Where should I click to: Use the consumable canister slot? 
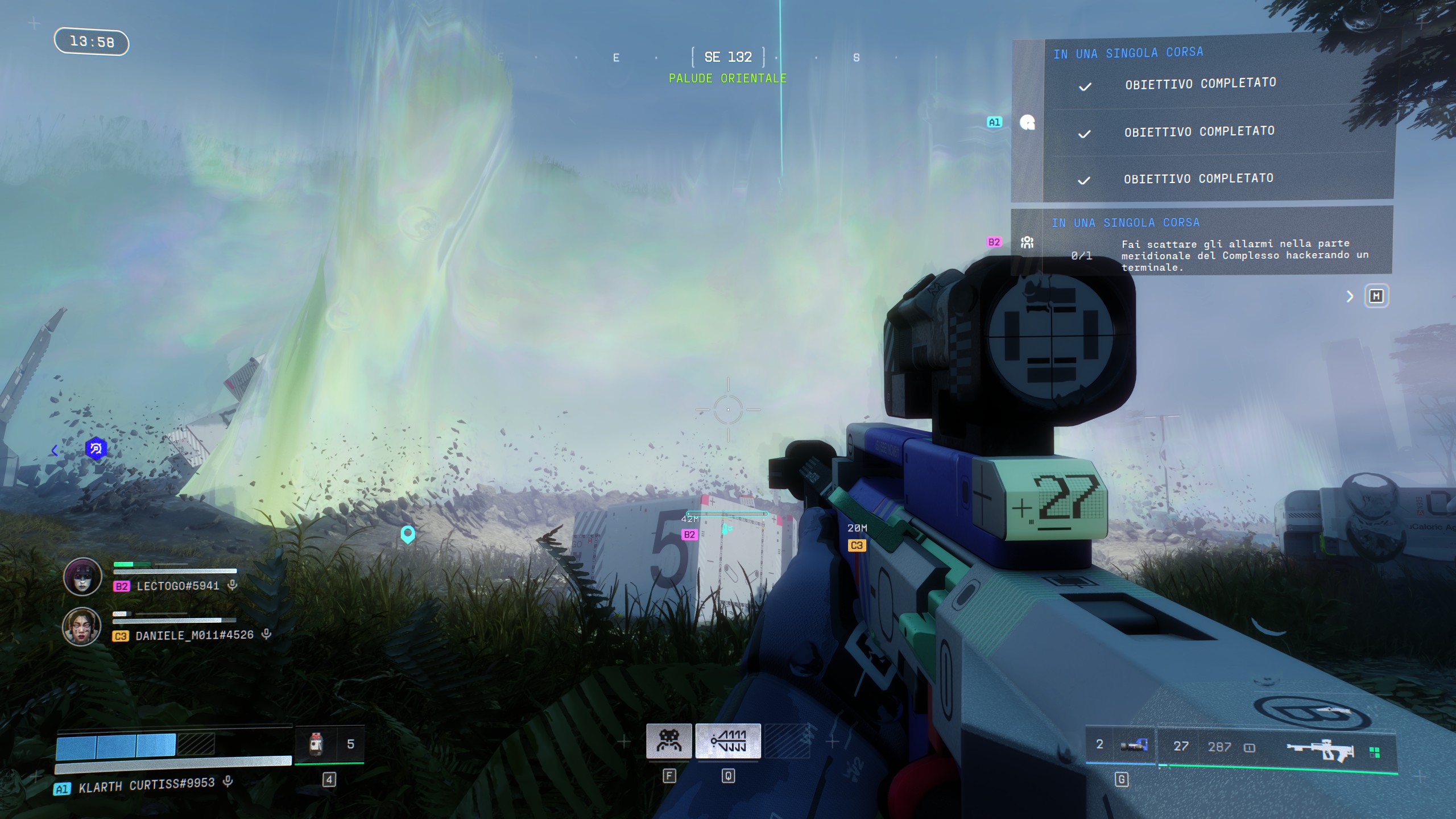[x=317, y=744]
